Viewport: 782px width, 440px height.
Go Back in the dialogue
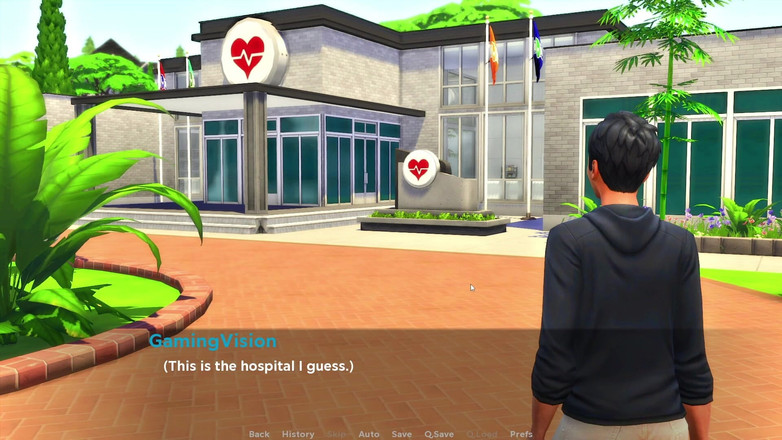tap(259, 434)
